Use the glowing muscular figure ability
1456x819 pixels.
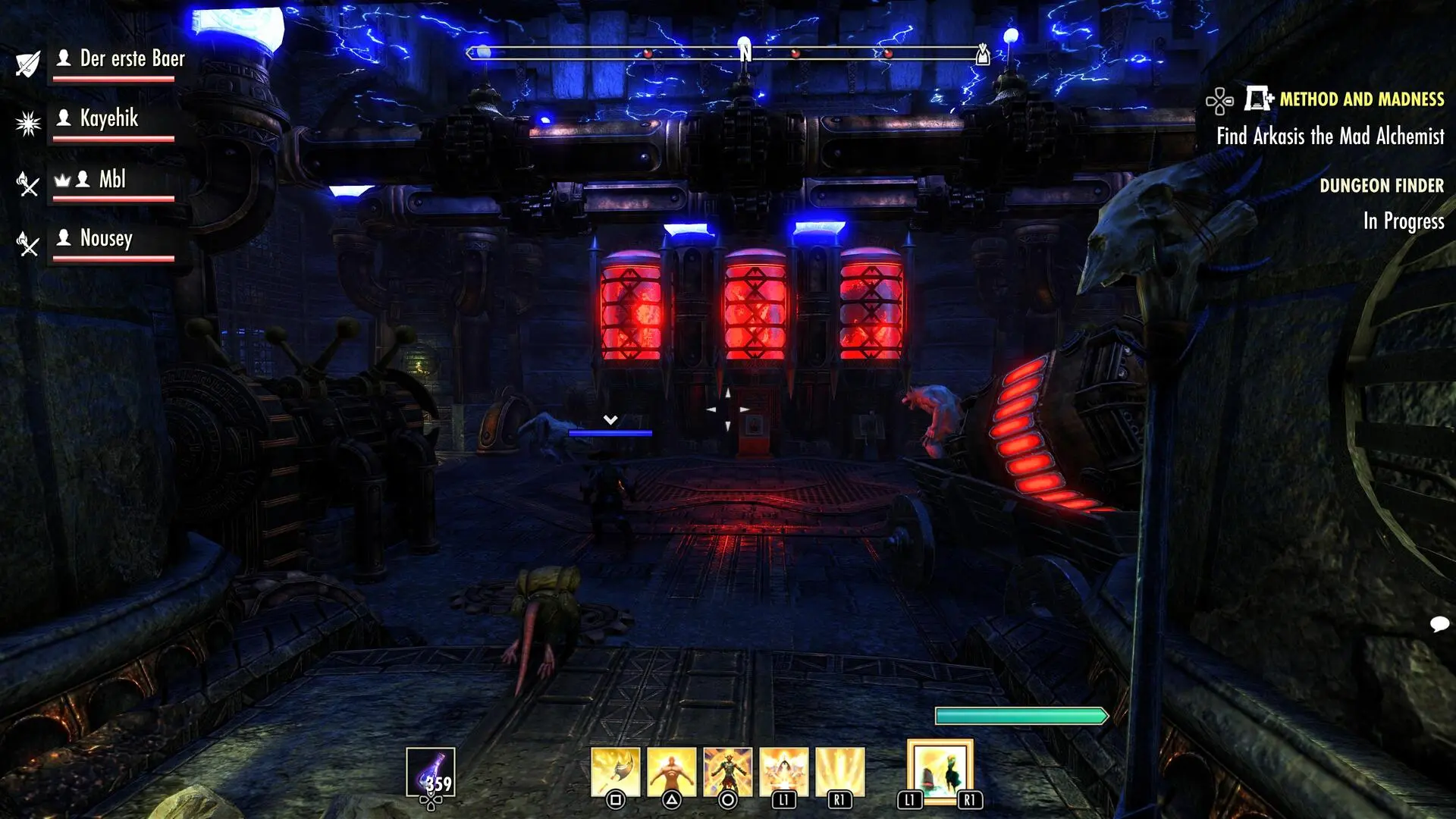pyautogui.click(x=671, y=772)
